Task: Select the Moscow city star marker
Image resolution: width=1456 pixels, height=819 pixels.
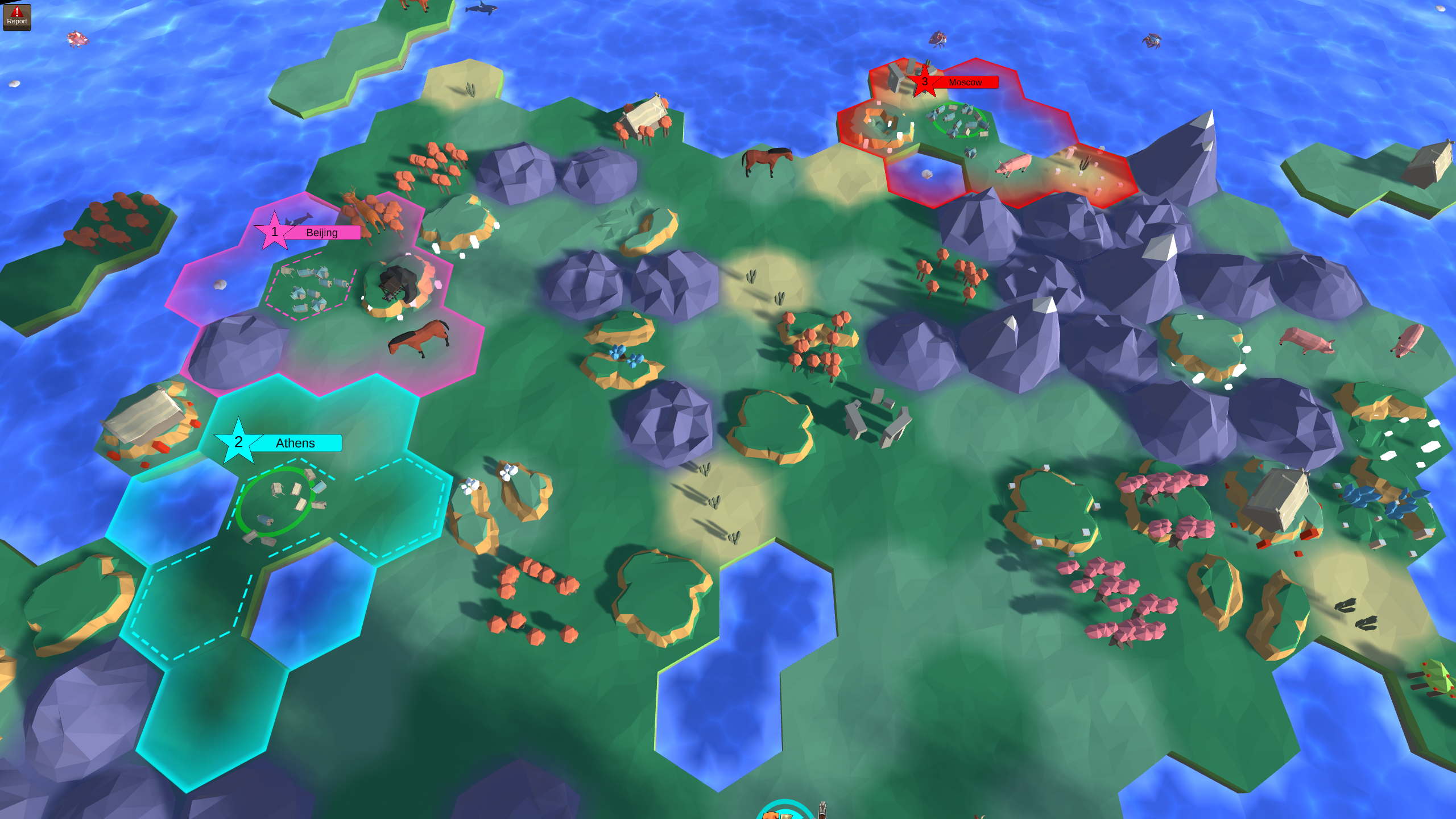Action: click(924, 81)
